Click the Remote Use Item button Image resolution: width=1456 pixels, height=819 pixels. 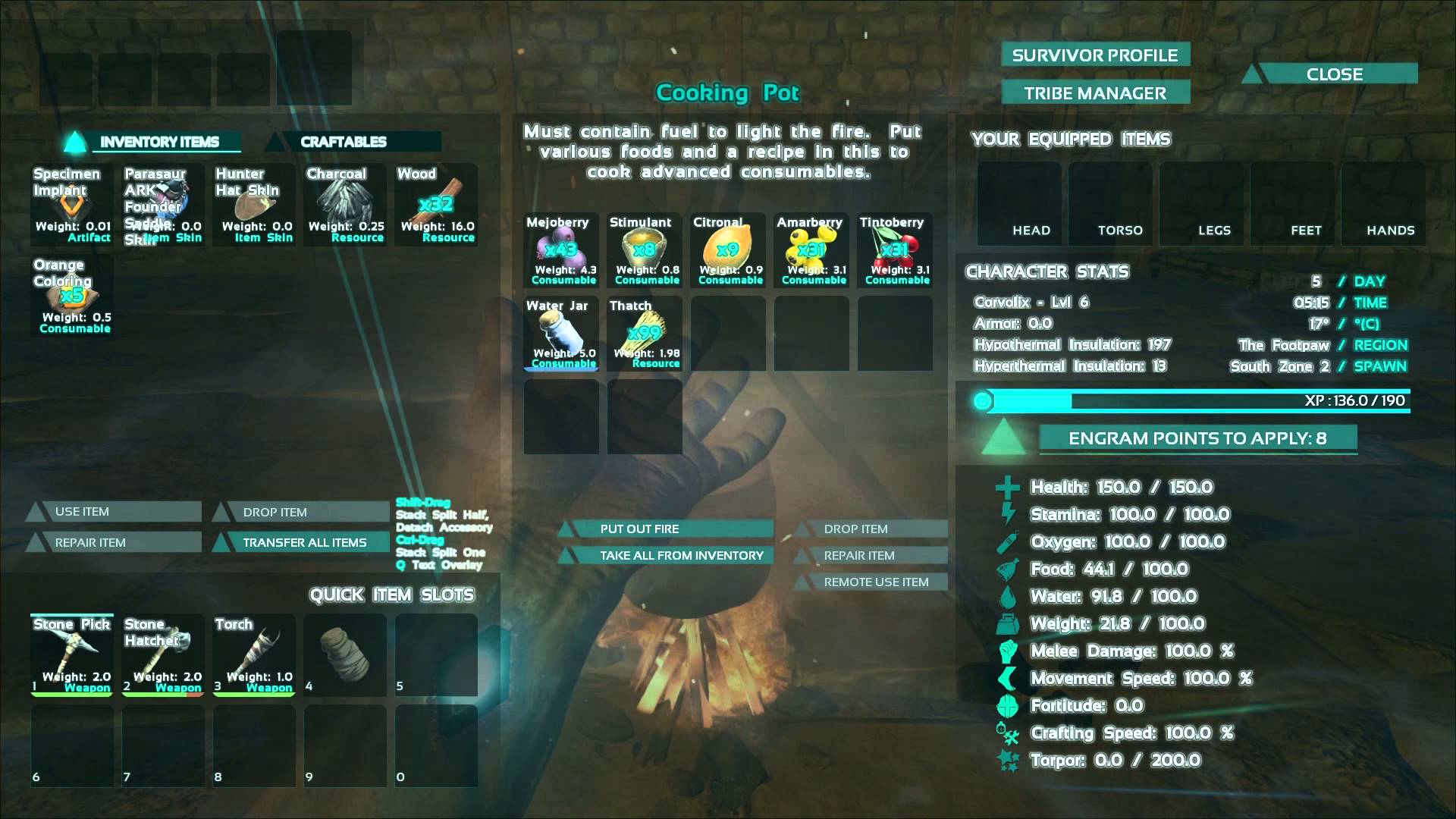click(x=875, y=582)
